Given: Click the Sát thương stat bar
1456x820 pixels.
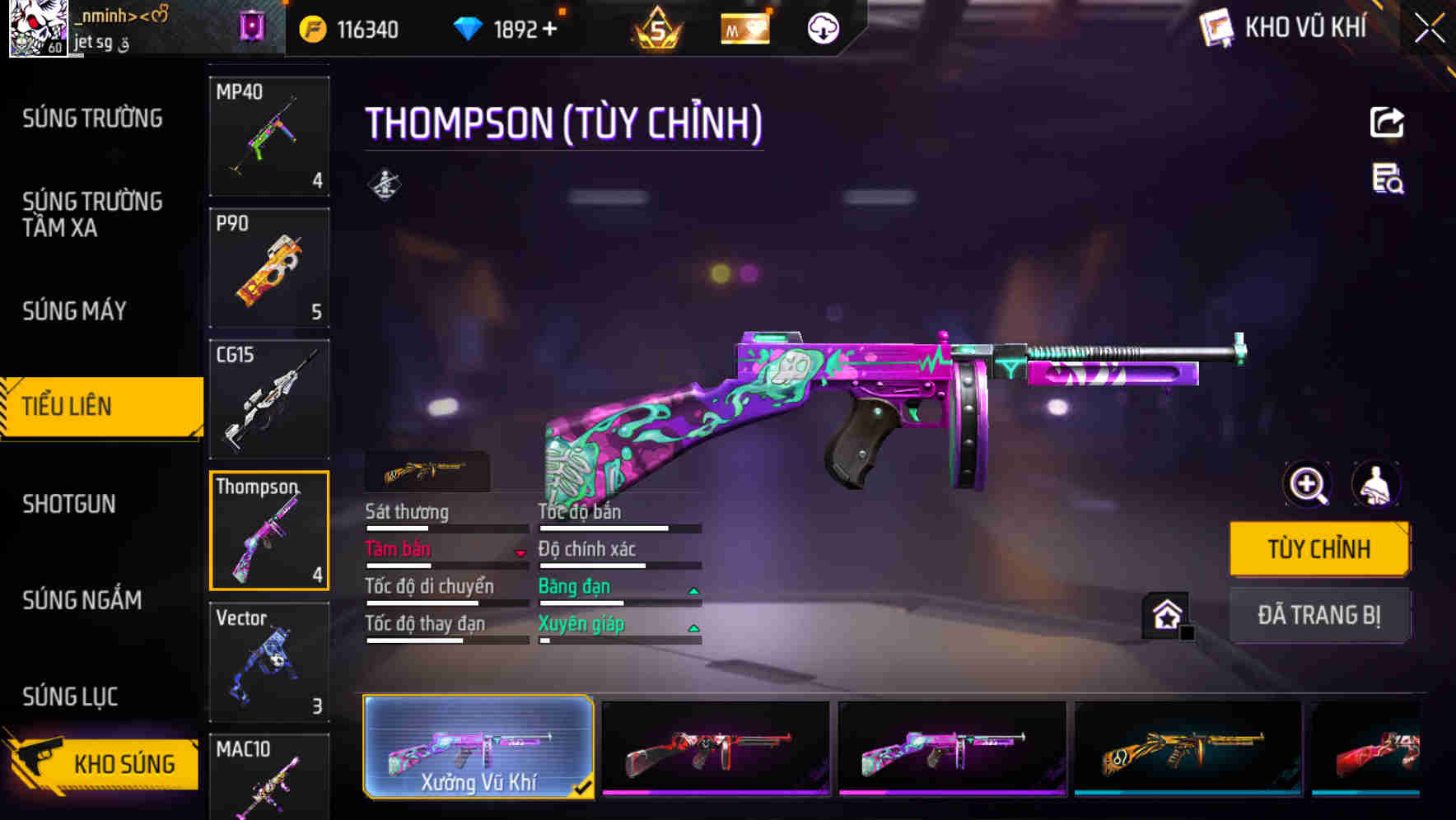Looking at the screenshot, I should [445, 527].
